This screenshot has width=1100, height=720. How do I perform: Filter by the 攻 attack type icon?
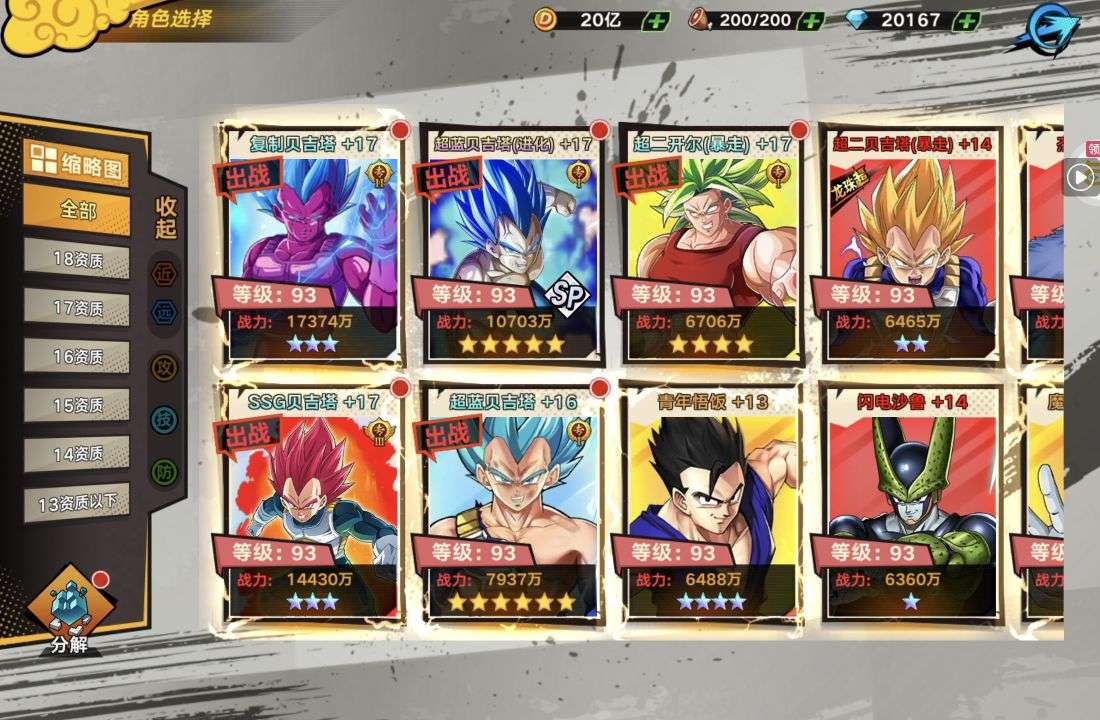coord(165,368)
